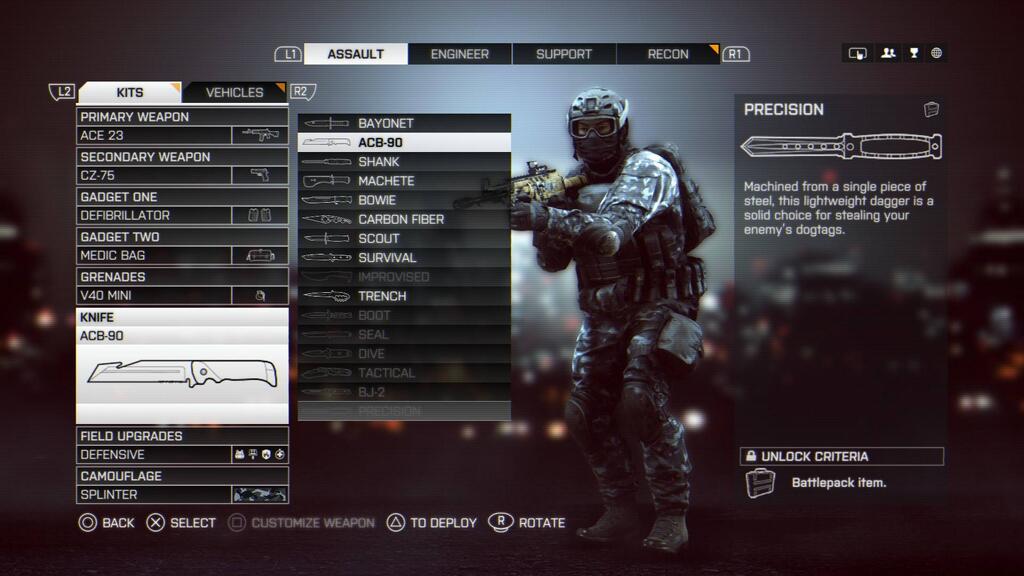Image resolution: width=1024 pixels, height=576 pixels.
Task: Select the Survival knife entry
Action: pyautogui.click(x=404, y=258)
